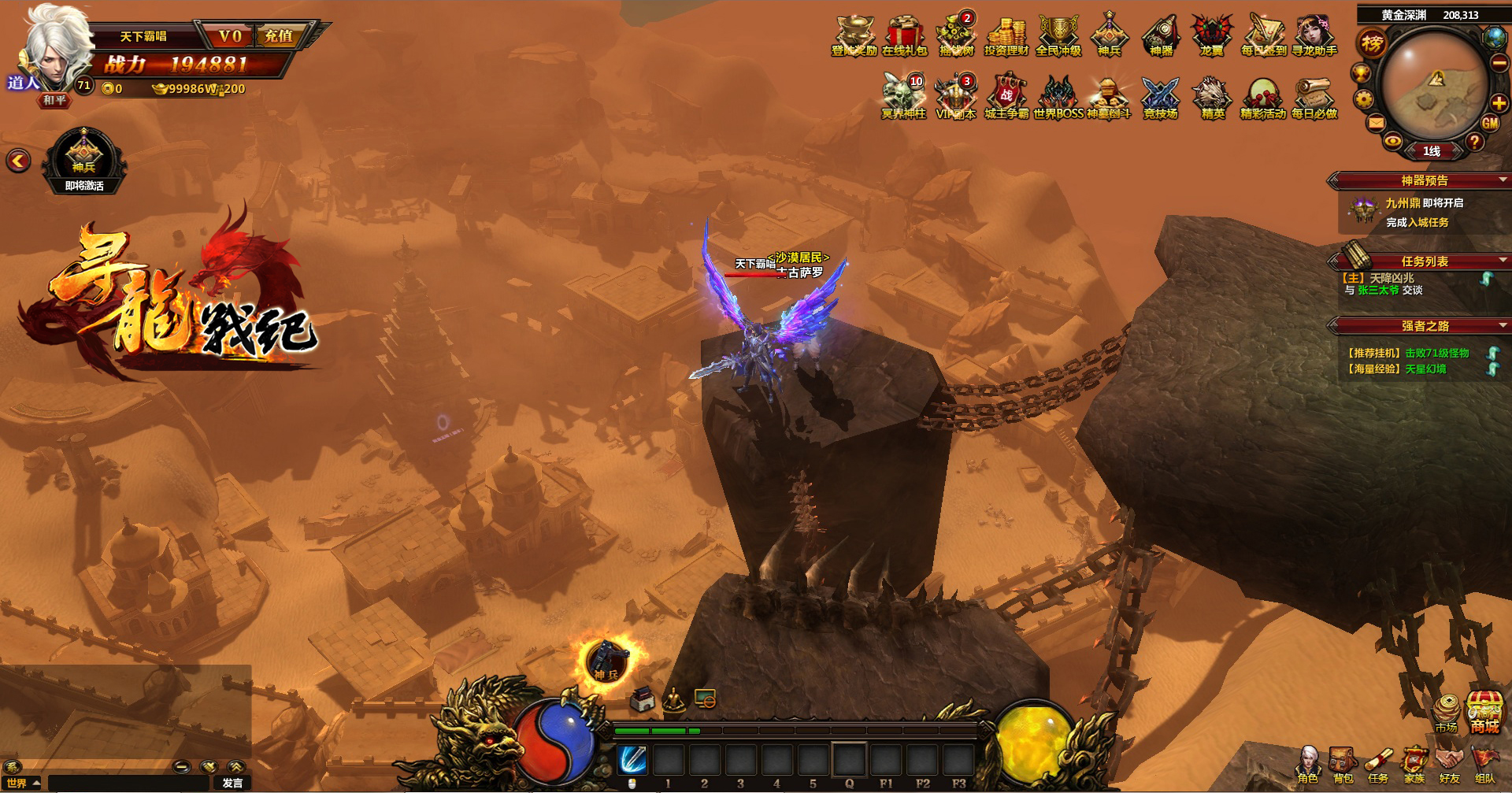Zoom in the minimap with plus button
1512x793 pixels.
click(1499, 103)
